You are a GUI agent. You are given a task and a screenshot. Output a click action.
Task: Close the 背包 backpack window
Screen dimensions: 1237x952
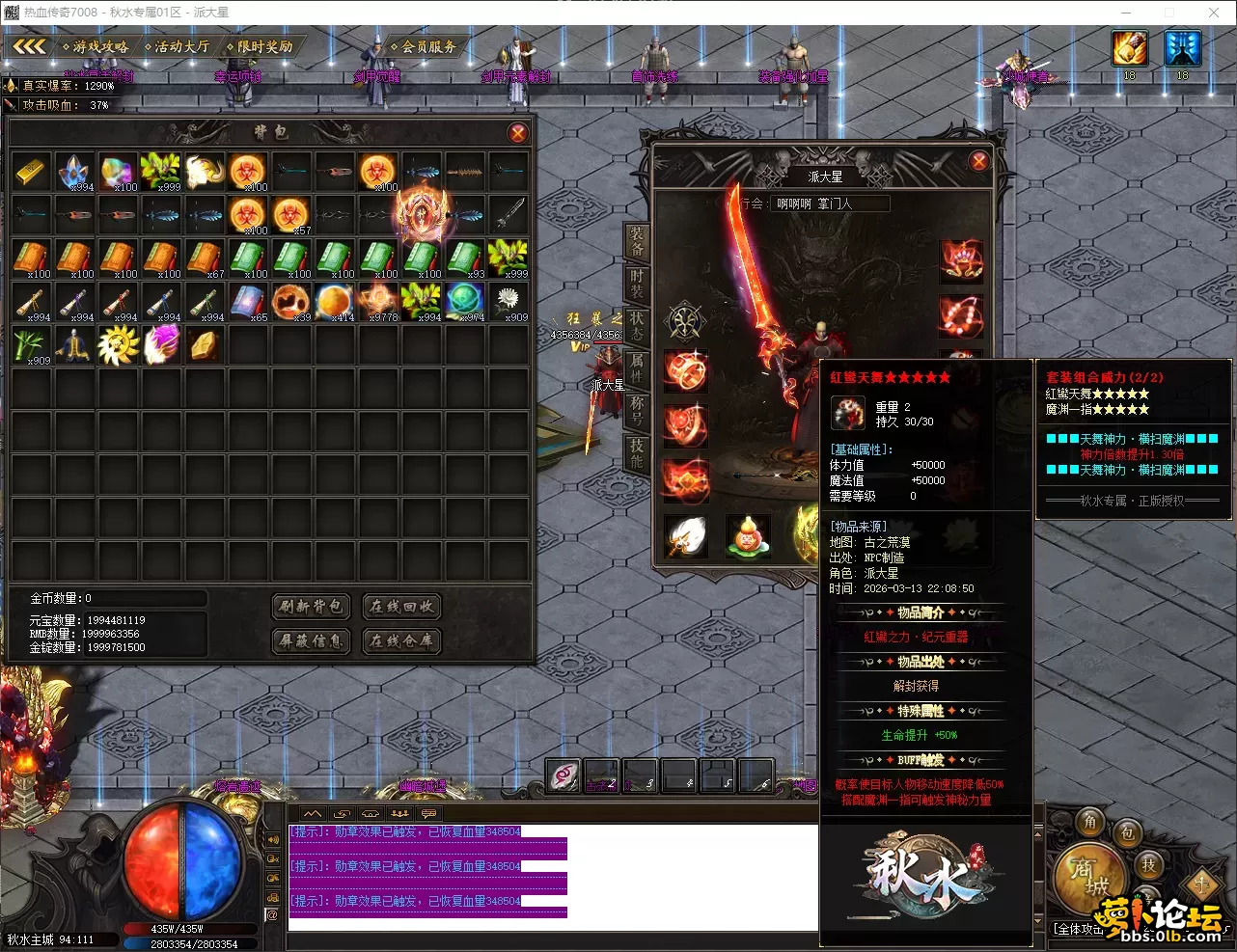[x=518, y=133]
